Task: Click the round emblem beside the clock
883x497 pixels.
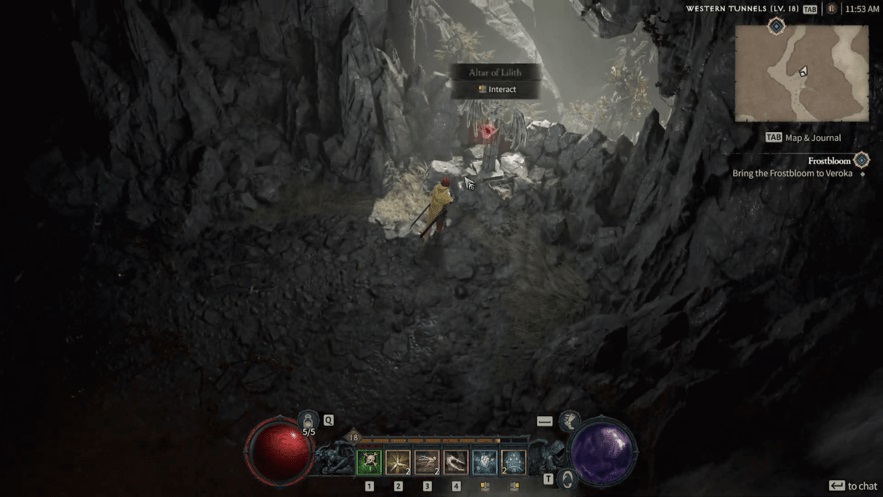Action: [830, 9]
